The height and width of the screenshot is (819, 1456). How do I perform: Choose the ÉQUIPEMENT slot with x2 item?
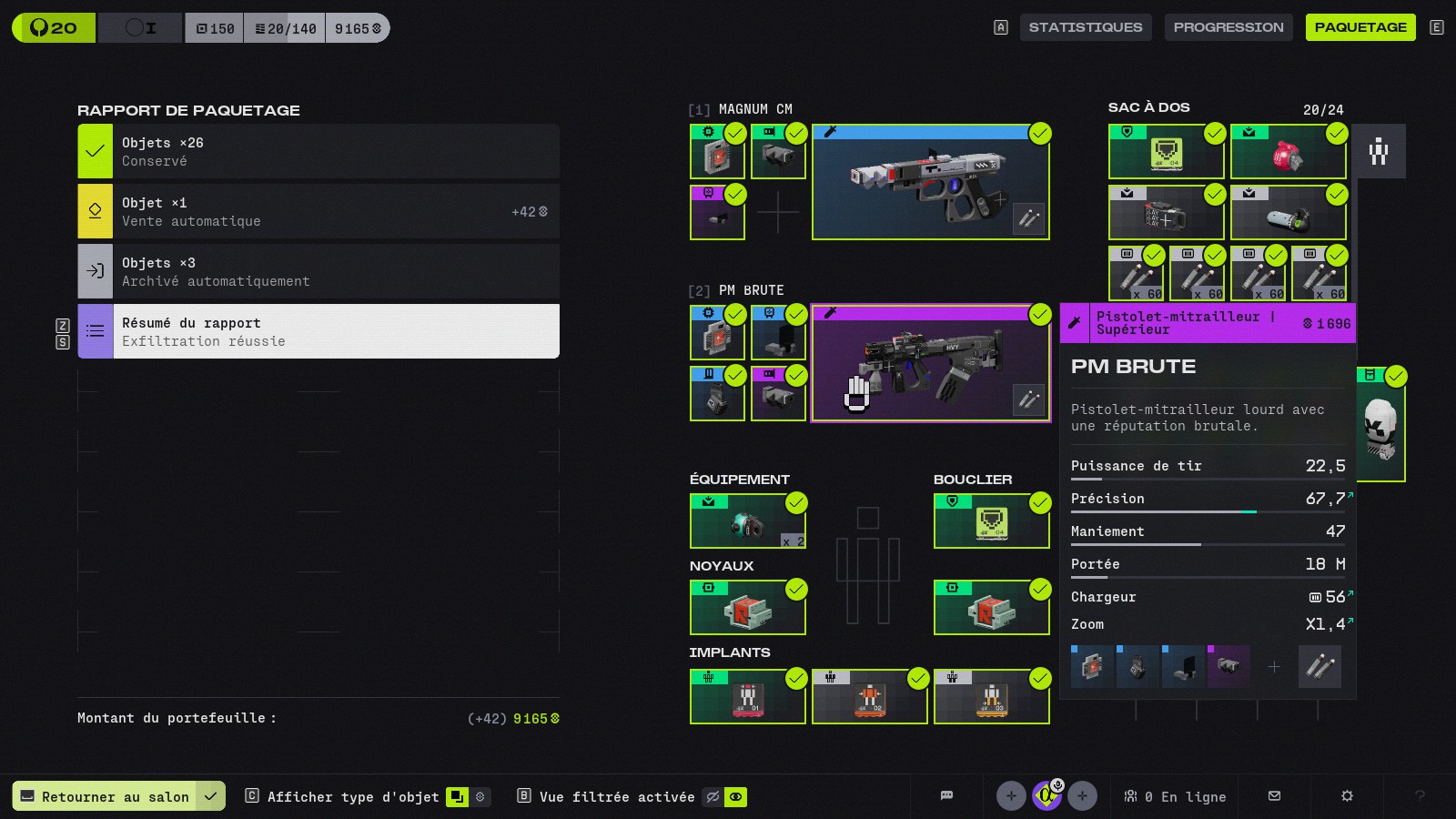747,521
